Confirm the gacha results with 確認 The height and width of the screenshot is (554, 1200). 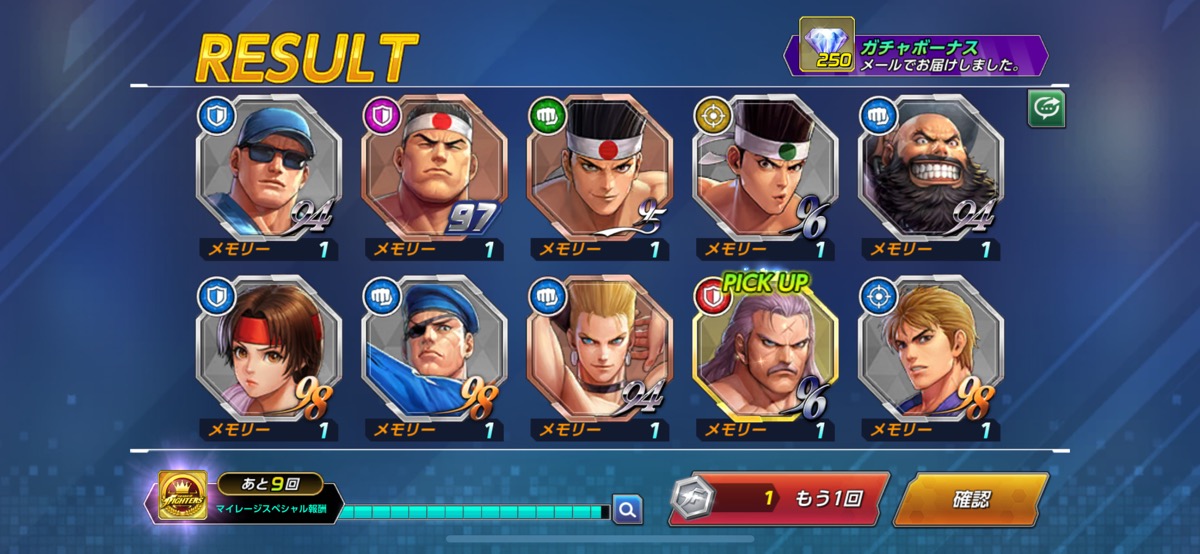pyautogui.click(x=969, y=499)
